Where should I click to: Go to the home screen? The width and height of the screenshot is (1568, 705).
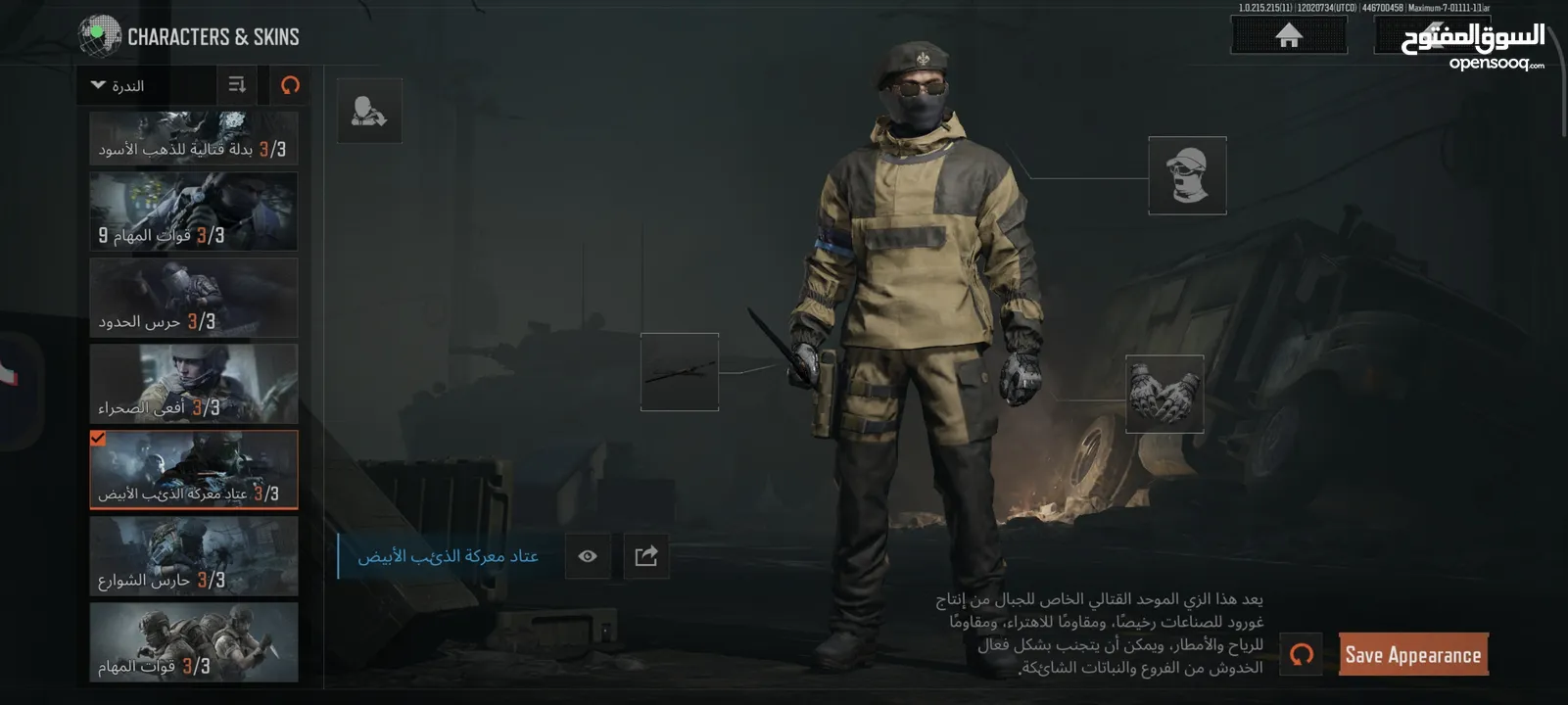tap(1288, 36)
